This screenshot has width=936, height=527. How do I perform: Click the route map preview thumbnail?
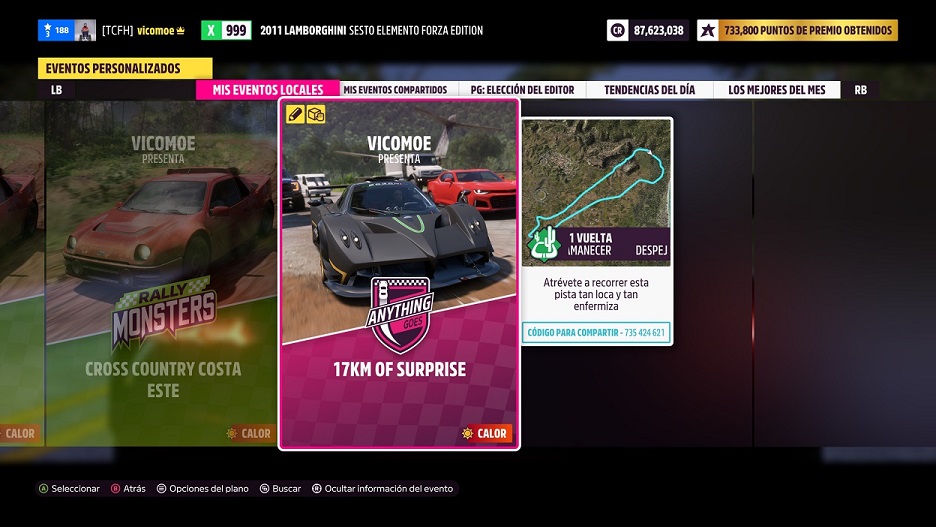[596, 192]
